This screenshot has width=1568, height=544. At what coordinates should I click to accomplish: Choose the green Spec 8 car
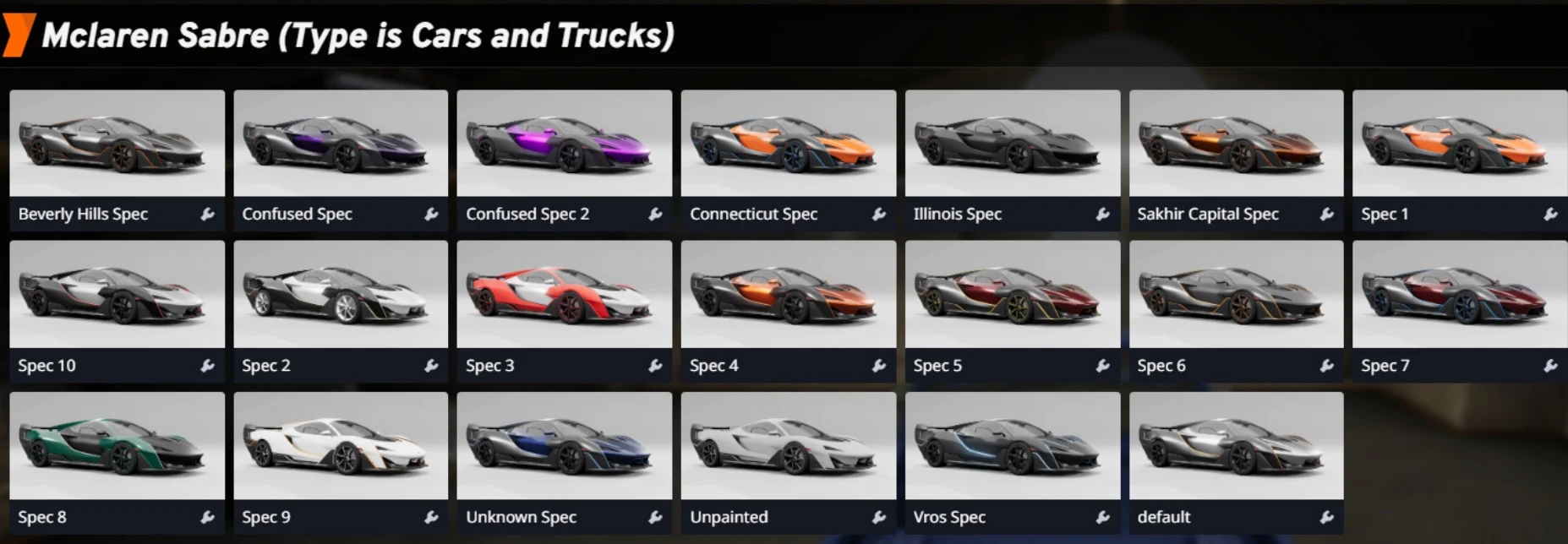tap(117, 446)
